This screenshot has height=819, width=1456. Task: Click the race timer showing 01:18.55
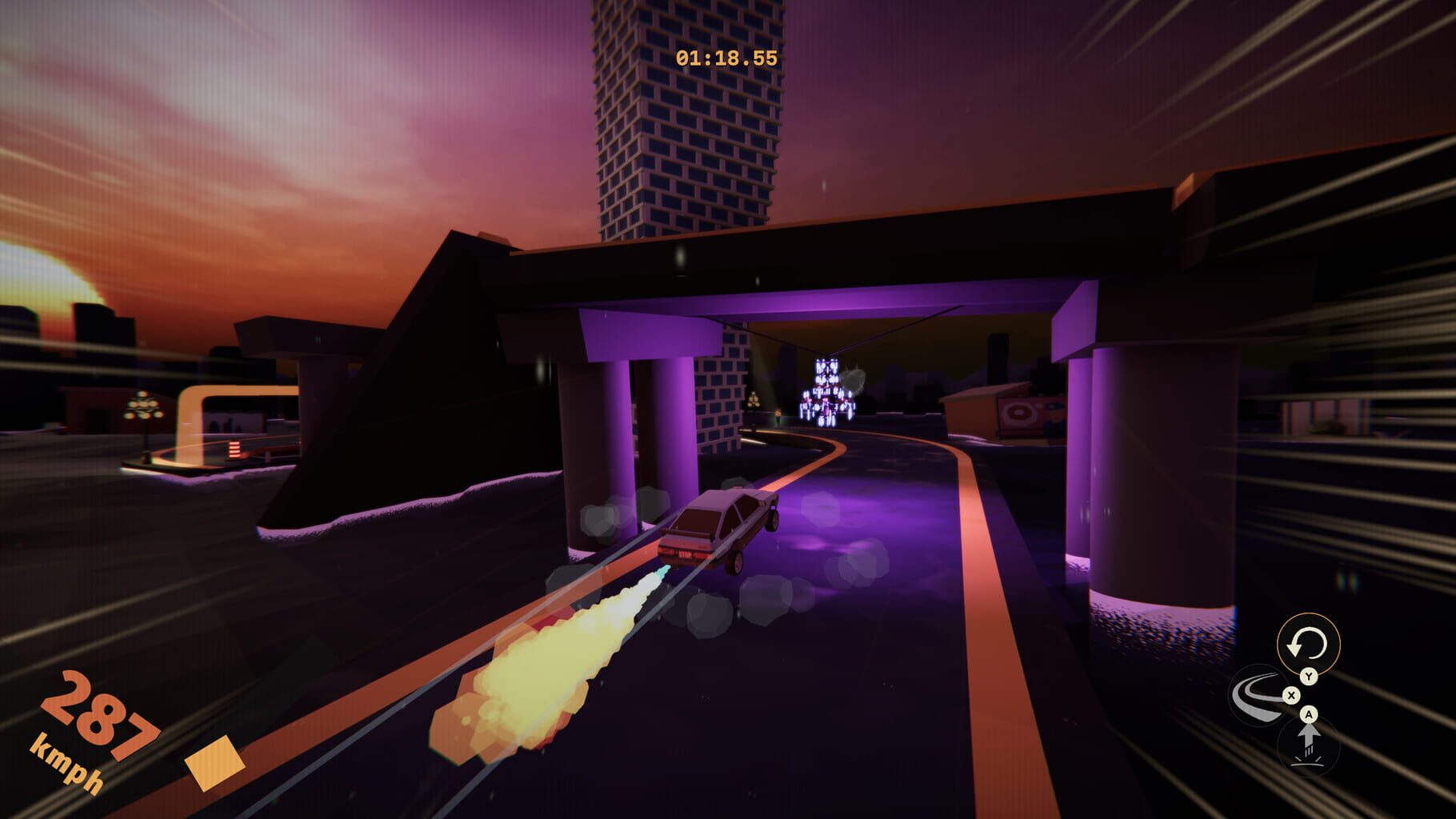(728, 56)
